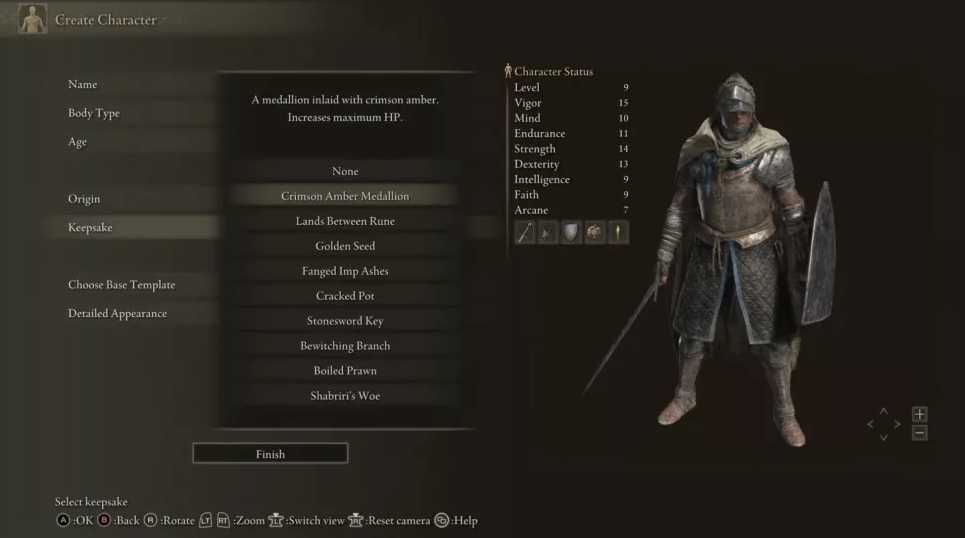Open Detailed Appearance editor
965x538 pixels.
click(x=117, y=314)
